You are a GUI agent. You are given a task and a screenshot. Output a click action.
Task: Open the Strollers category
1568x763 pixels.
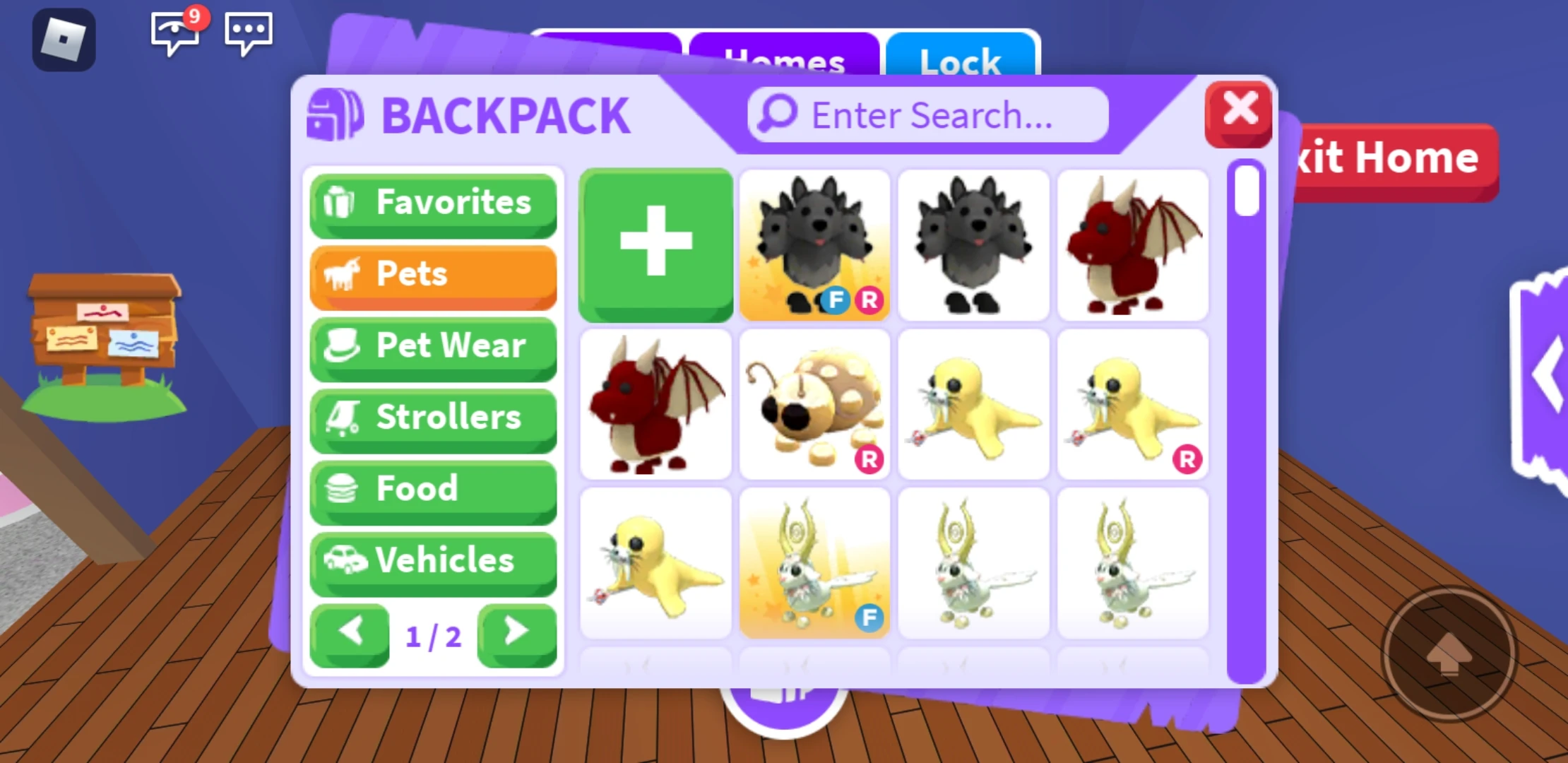pyautogui.click(x=432, y=418)
